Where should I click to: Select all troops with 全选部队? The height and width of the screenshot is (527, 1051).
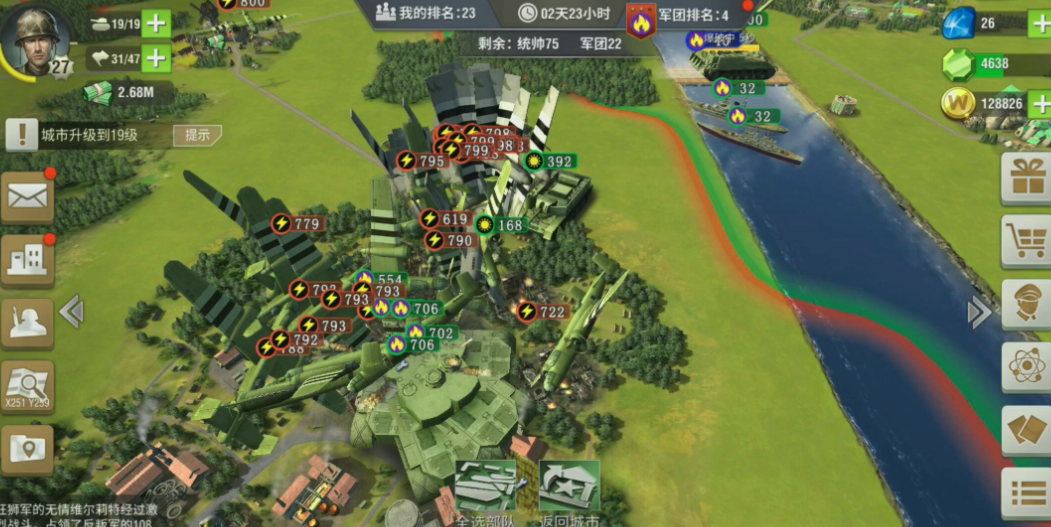tap(486, 492)
